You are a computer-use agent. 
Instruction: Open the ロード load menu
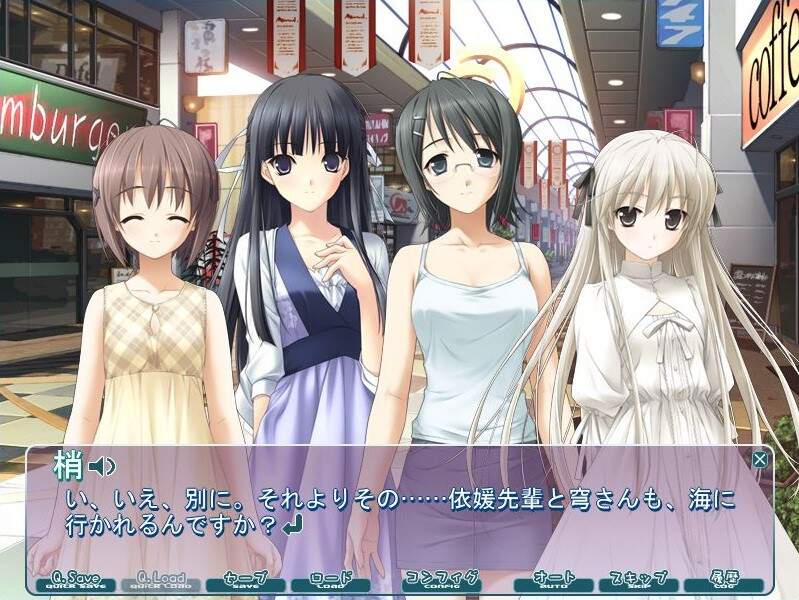click(x=330, y=581)
